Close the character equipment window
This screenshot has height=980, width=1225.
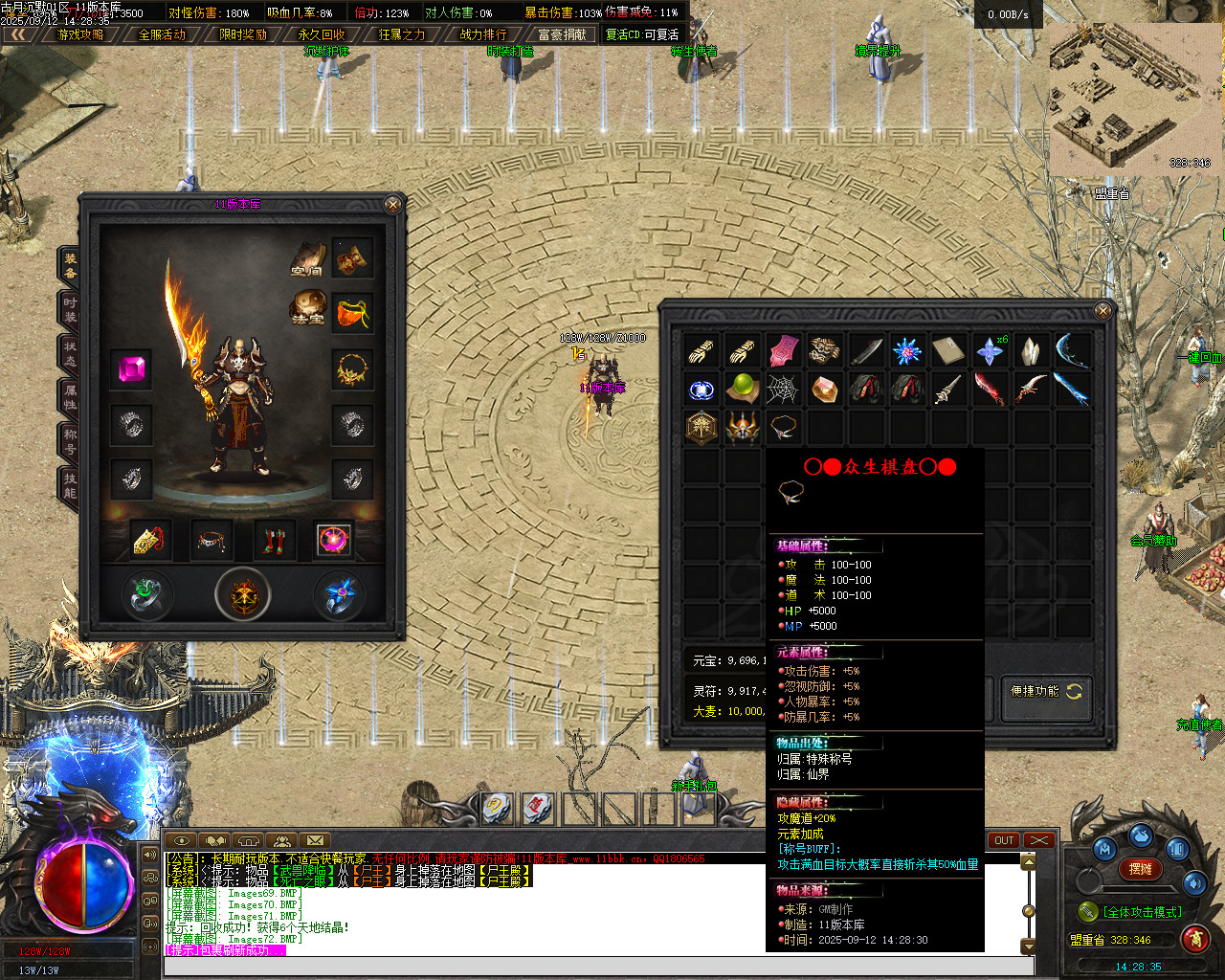click(x=392, y=204)
